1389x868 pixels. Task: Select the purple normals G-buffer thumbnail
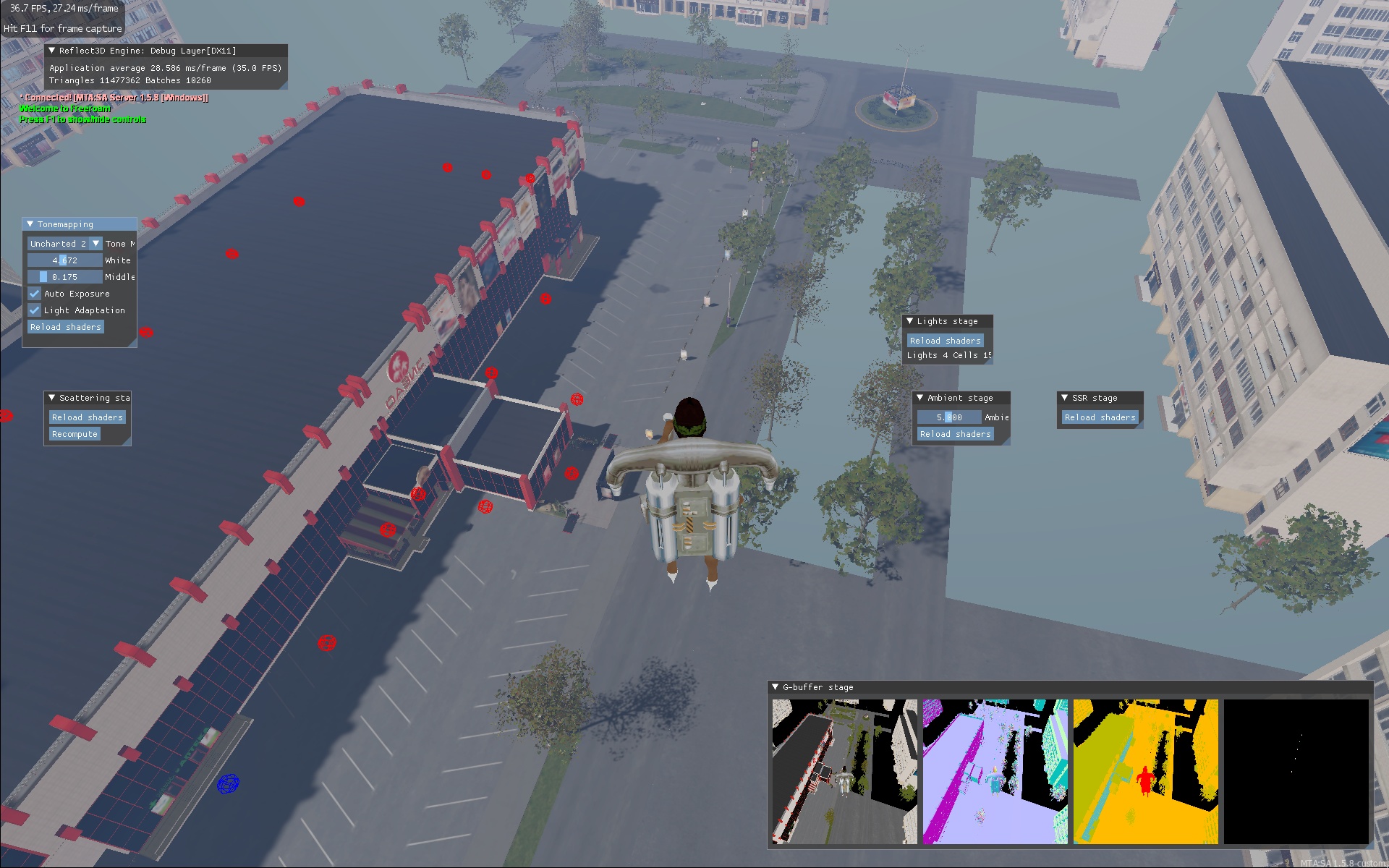pyautogui.click(x=995, y=771)
